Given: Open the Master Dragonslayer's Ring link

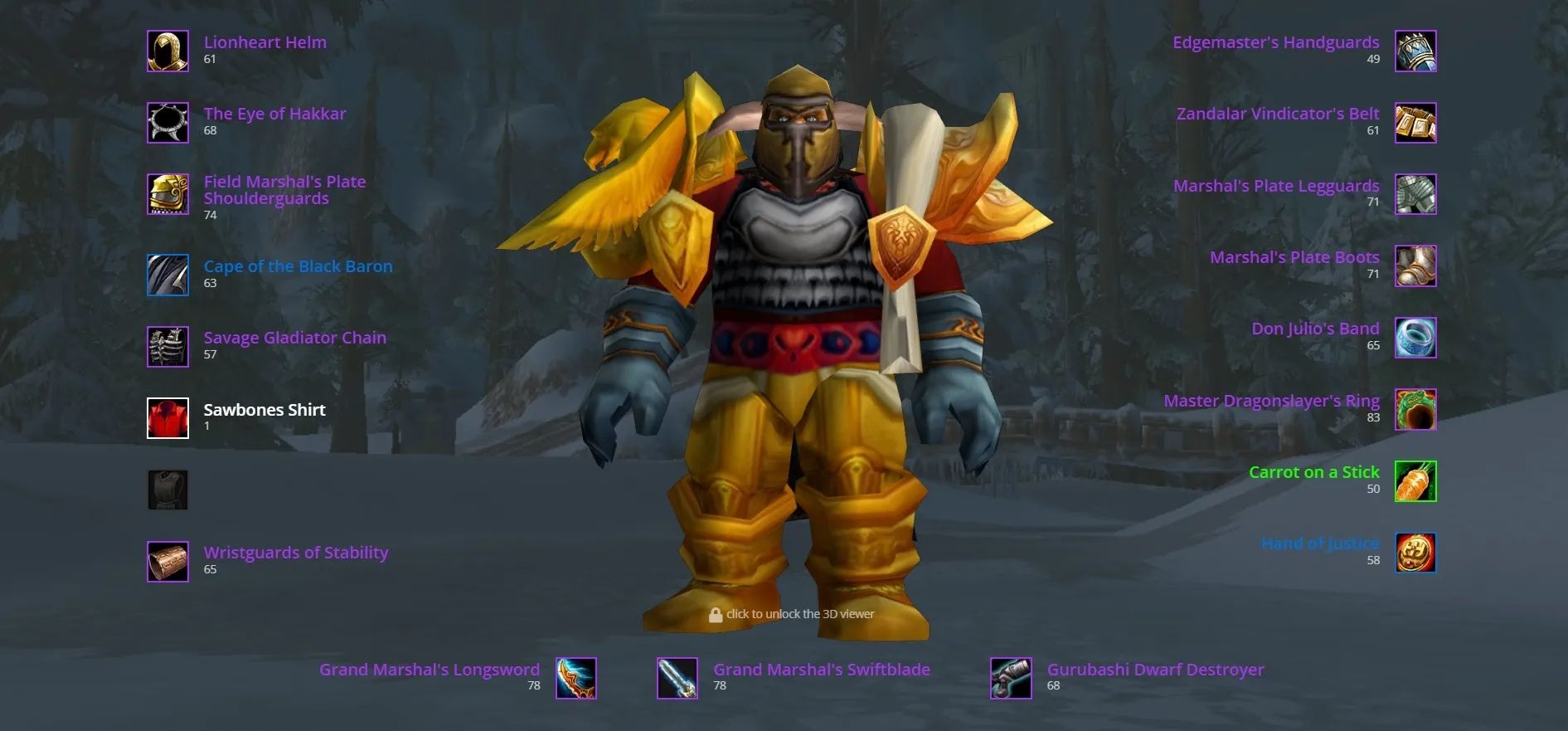Looking at the screenshot, I should tap(1270, 400).
